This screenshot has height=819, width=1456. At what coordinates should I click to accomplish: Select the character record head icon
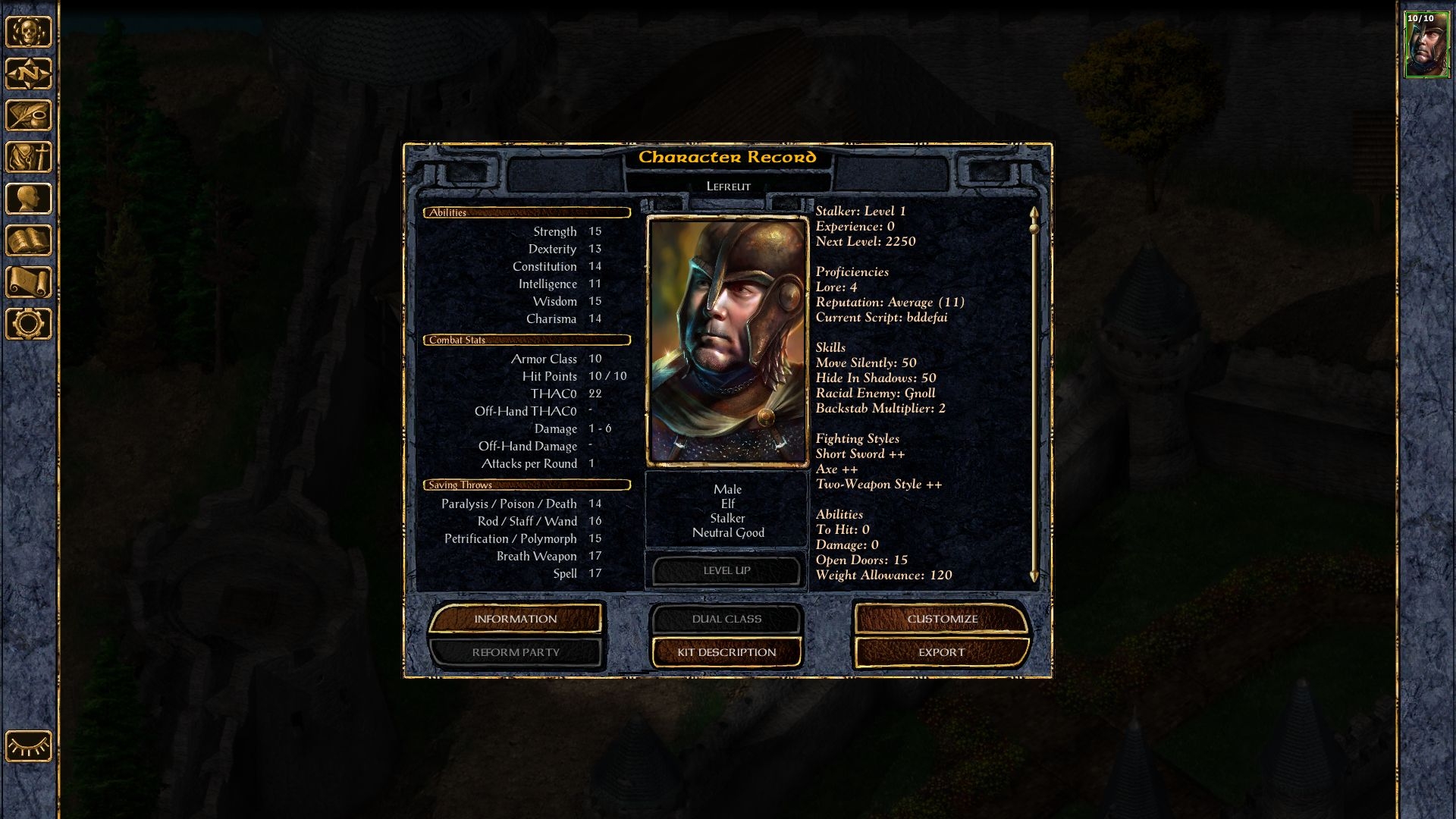[29, 199]
